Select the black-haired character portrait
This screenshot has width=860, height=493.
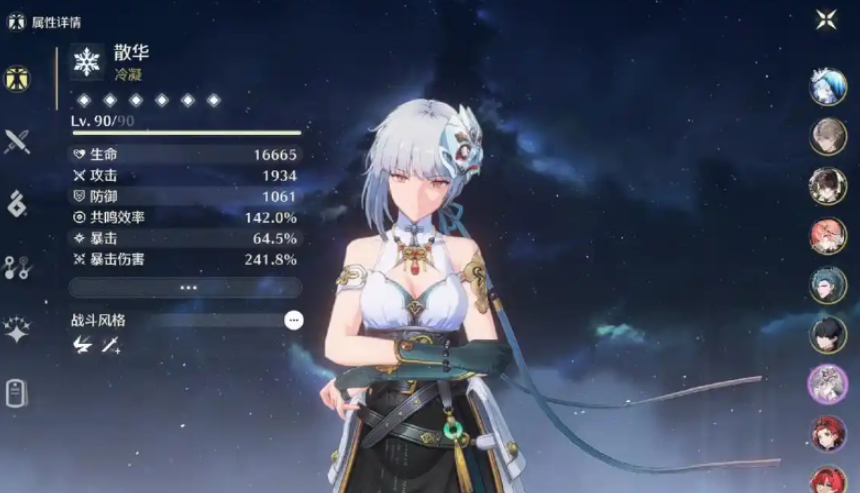coord(828,334)
